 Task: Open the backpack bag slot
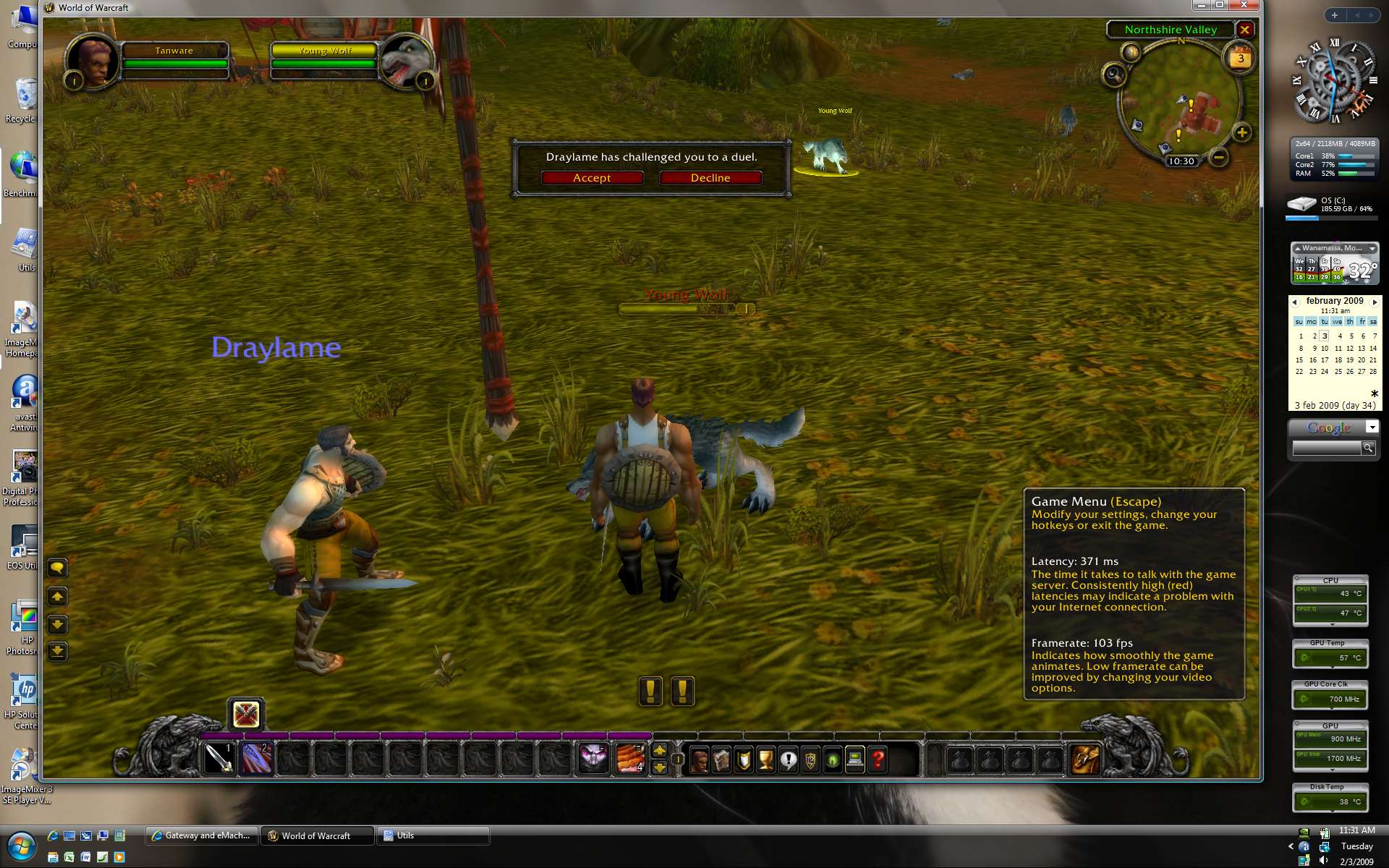[1084, 759]
